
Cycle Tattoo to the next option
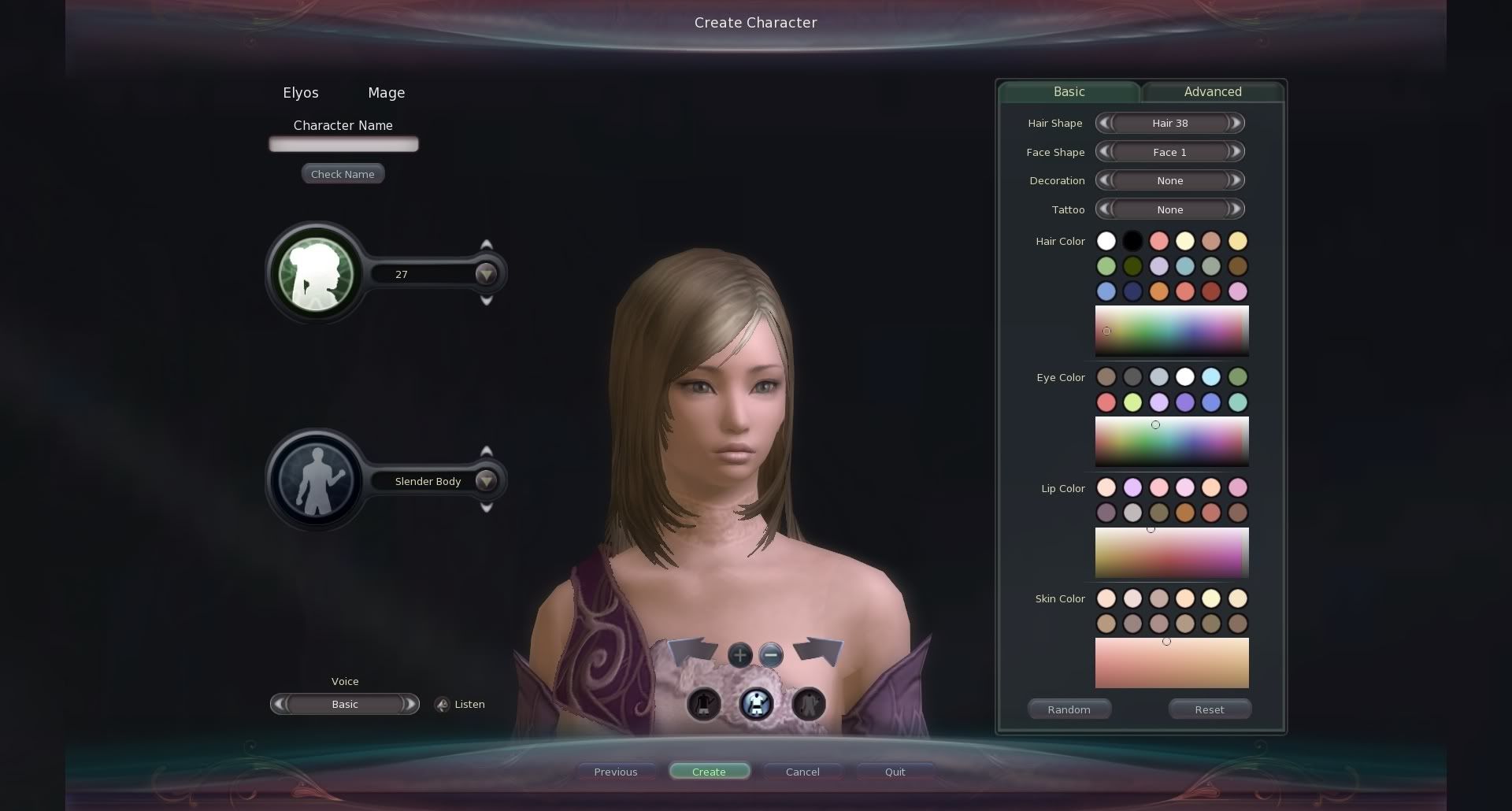(1236, 209)
